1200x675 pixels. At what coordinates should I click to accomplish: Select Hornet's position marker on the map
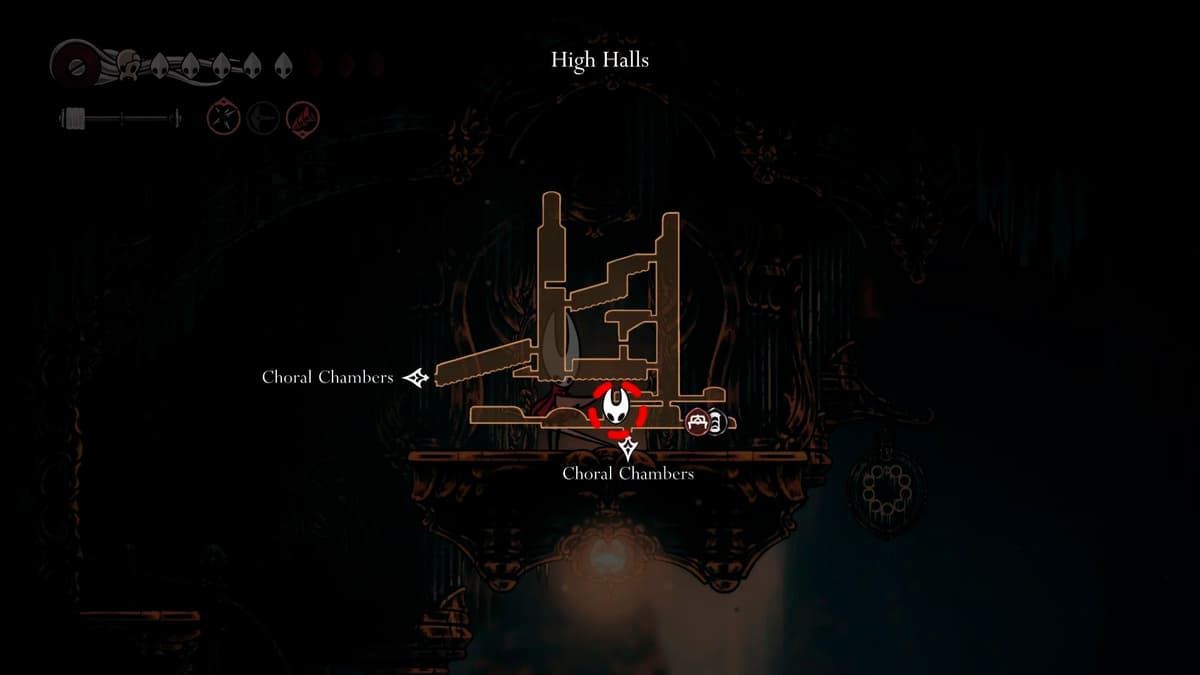pyautogui.click(x=617, y=407)
